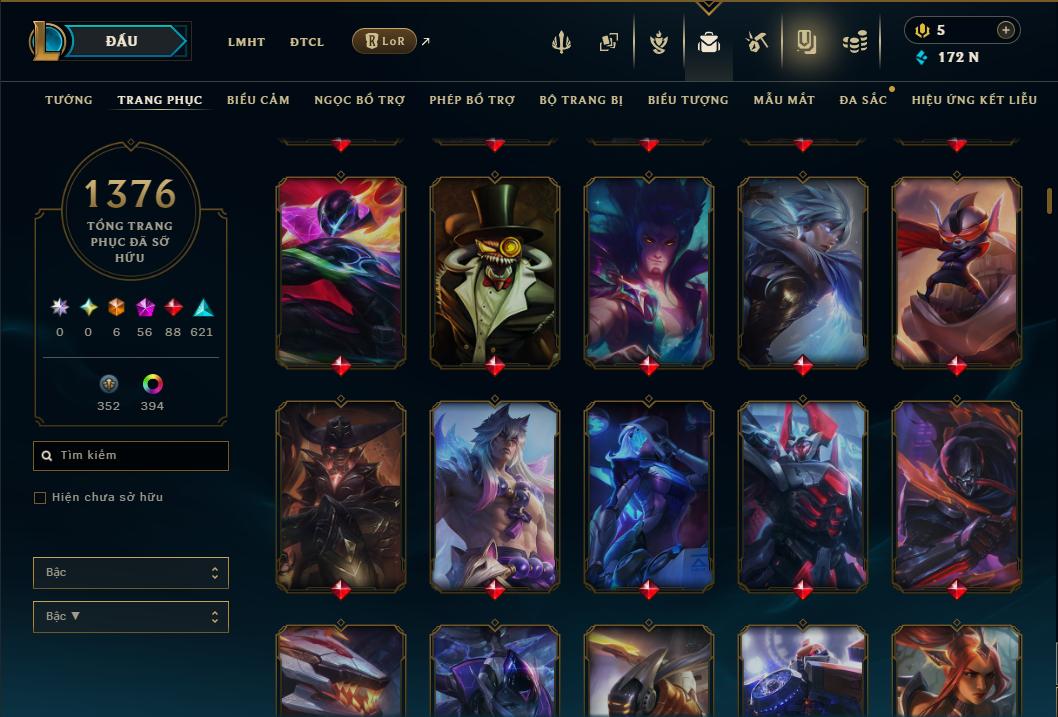Click the Tìm kiếm search field

click(131, 456)
